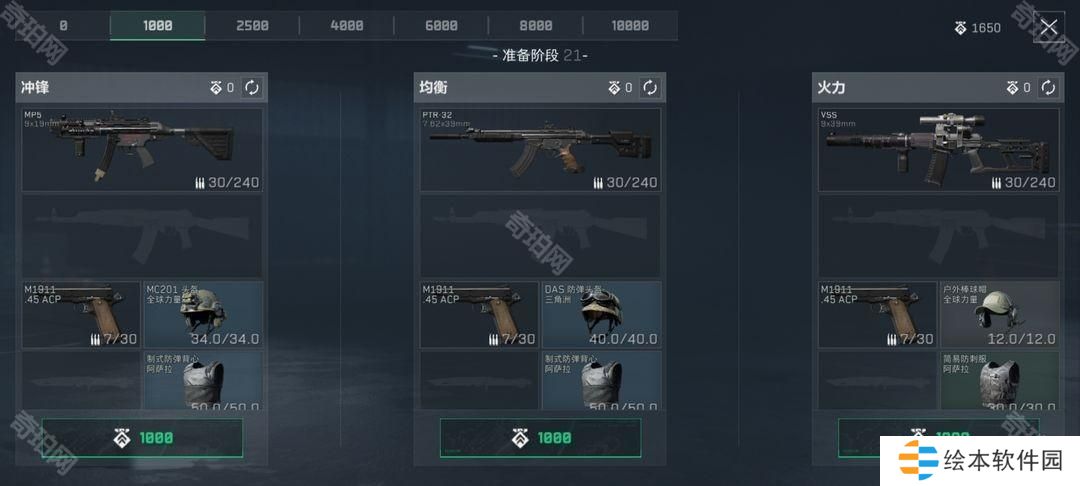Refresh the 冲锋 loadout
Image resolution: width=1080 pixels, height=486 pixels.
[252, 88]
